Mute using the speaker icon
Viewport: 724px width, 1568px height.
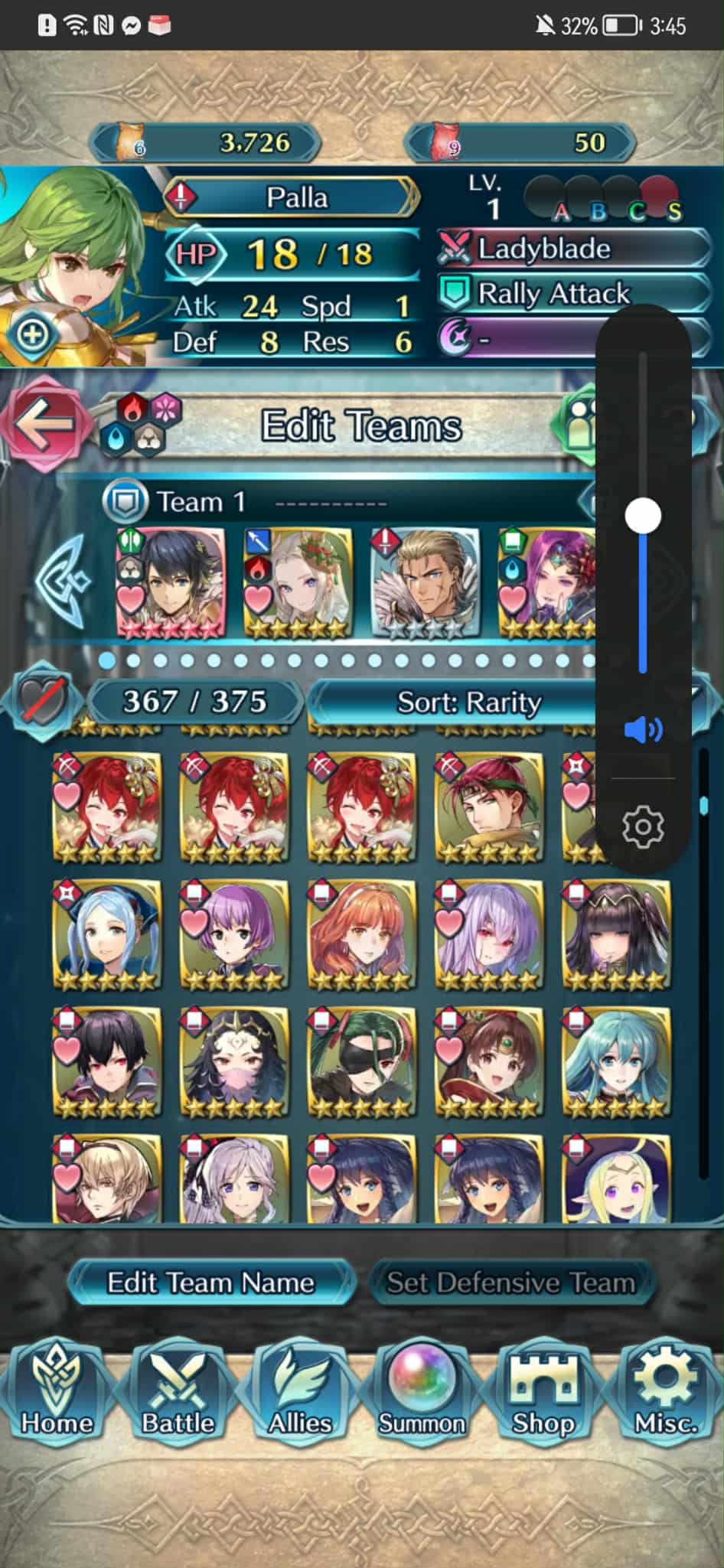(x=643, y=730)
